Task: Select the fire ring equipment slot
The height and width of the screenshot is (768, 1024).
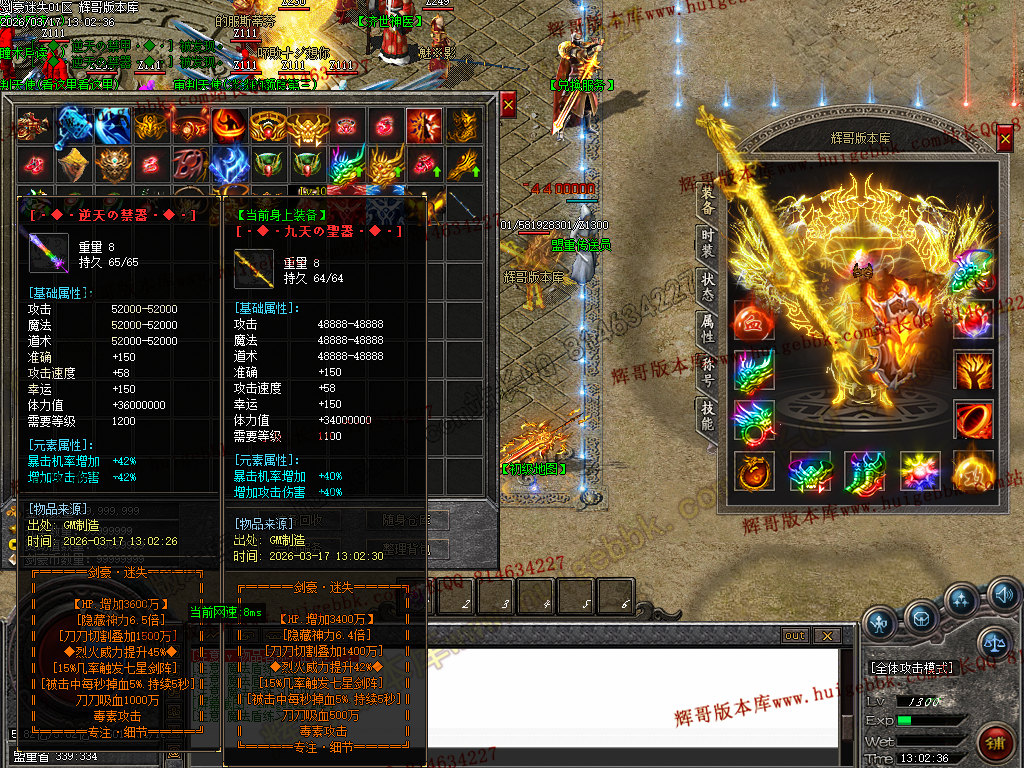Action: point(973,419)
